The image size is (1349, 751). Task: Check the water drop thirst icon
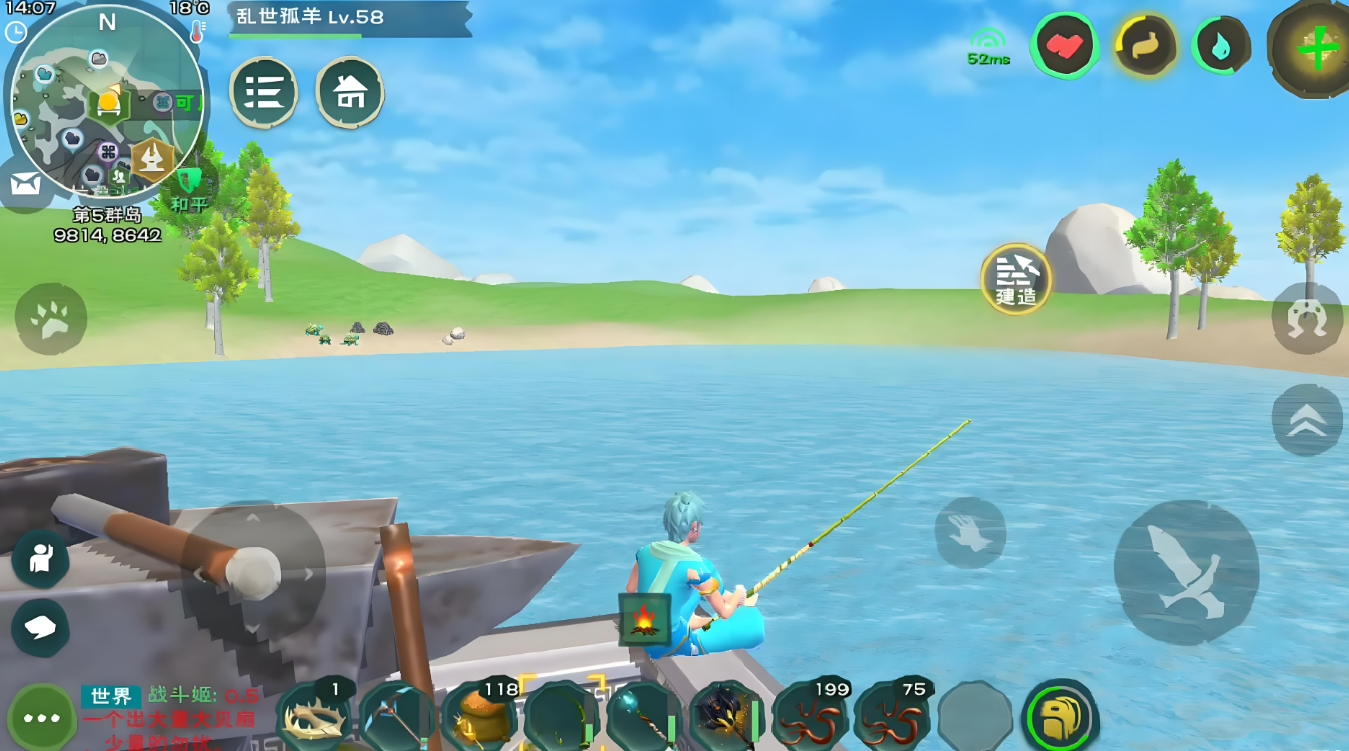tap(1221, 45)
